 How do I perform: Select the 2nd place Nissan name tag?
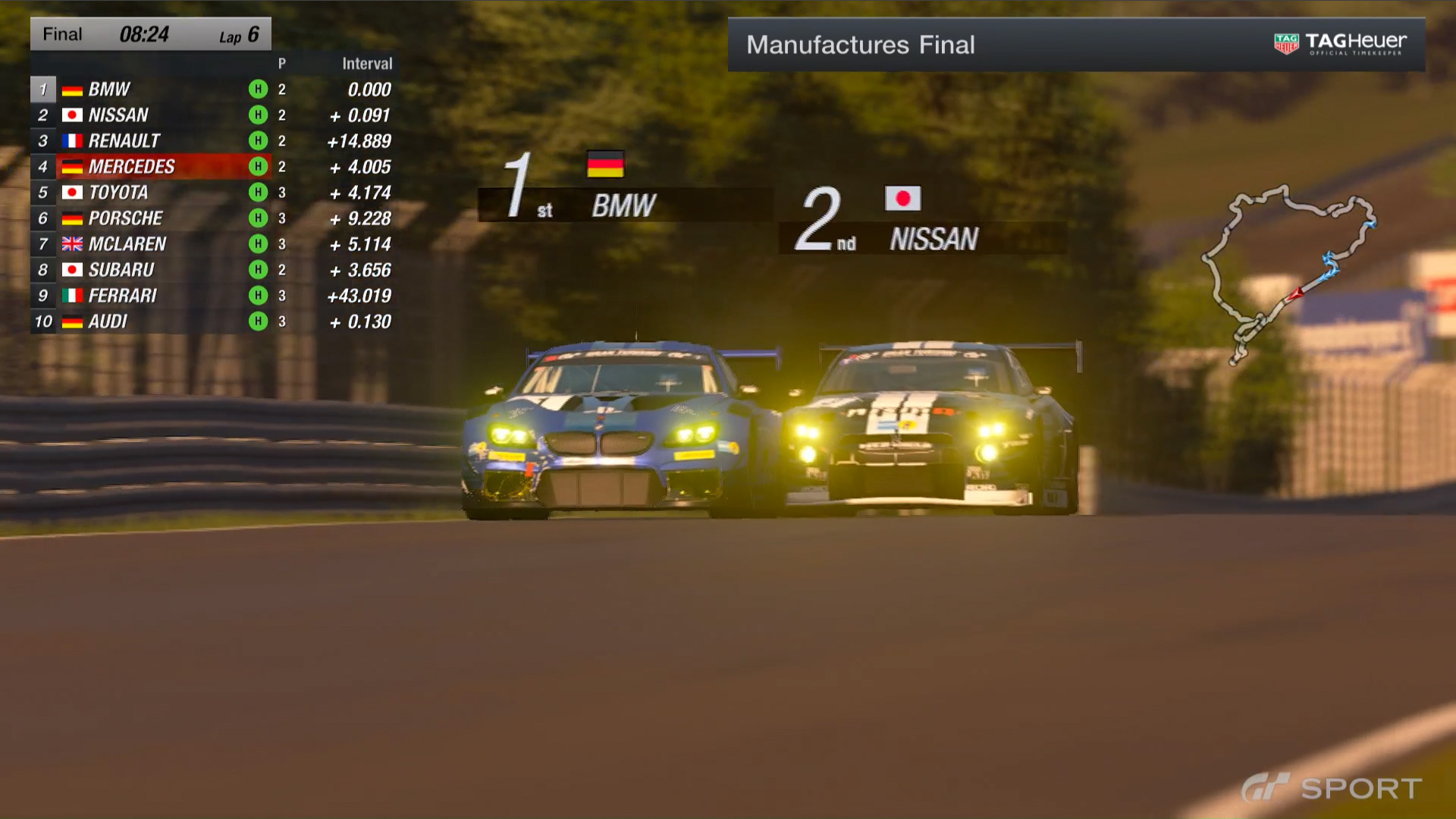pos(933,239)
